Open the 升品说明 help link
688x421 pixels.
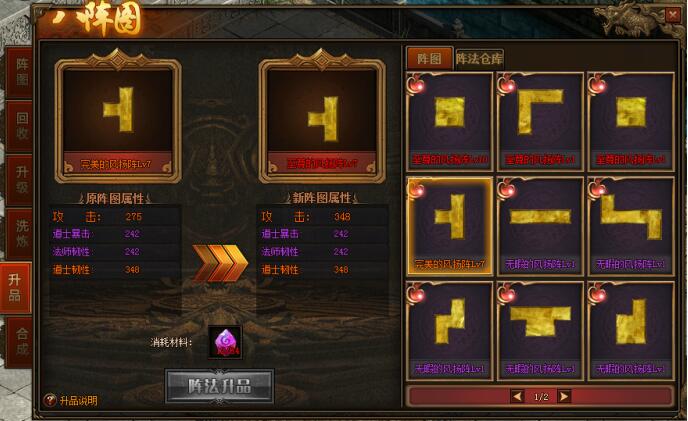tap(76, 400)
